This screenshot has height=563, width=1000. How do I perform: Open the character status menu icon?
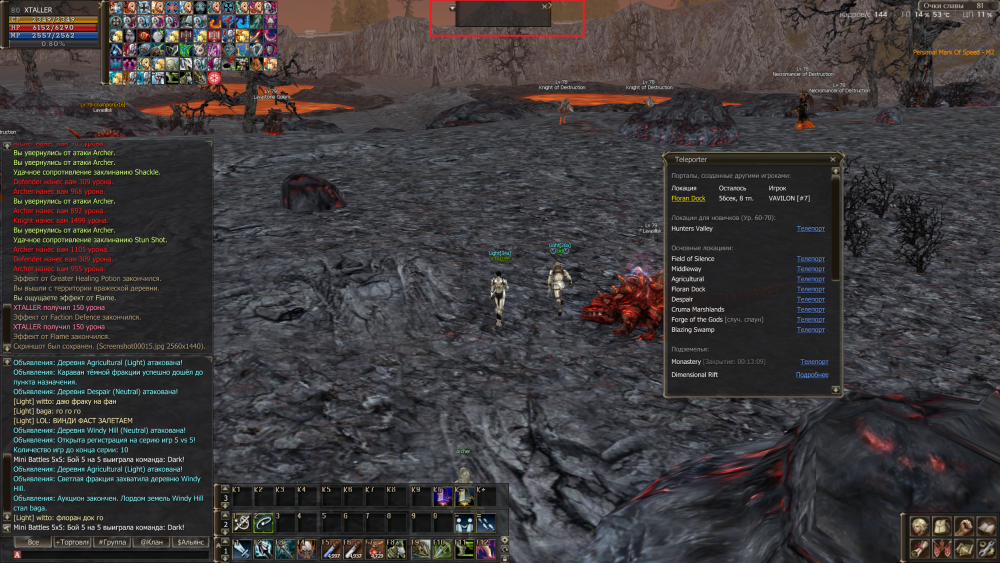click(x=920, y=527)
